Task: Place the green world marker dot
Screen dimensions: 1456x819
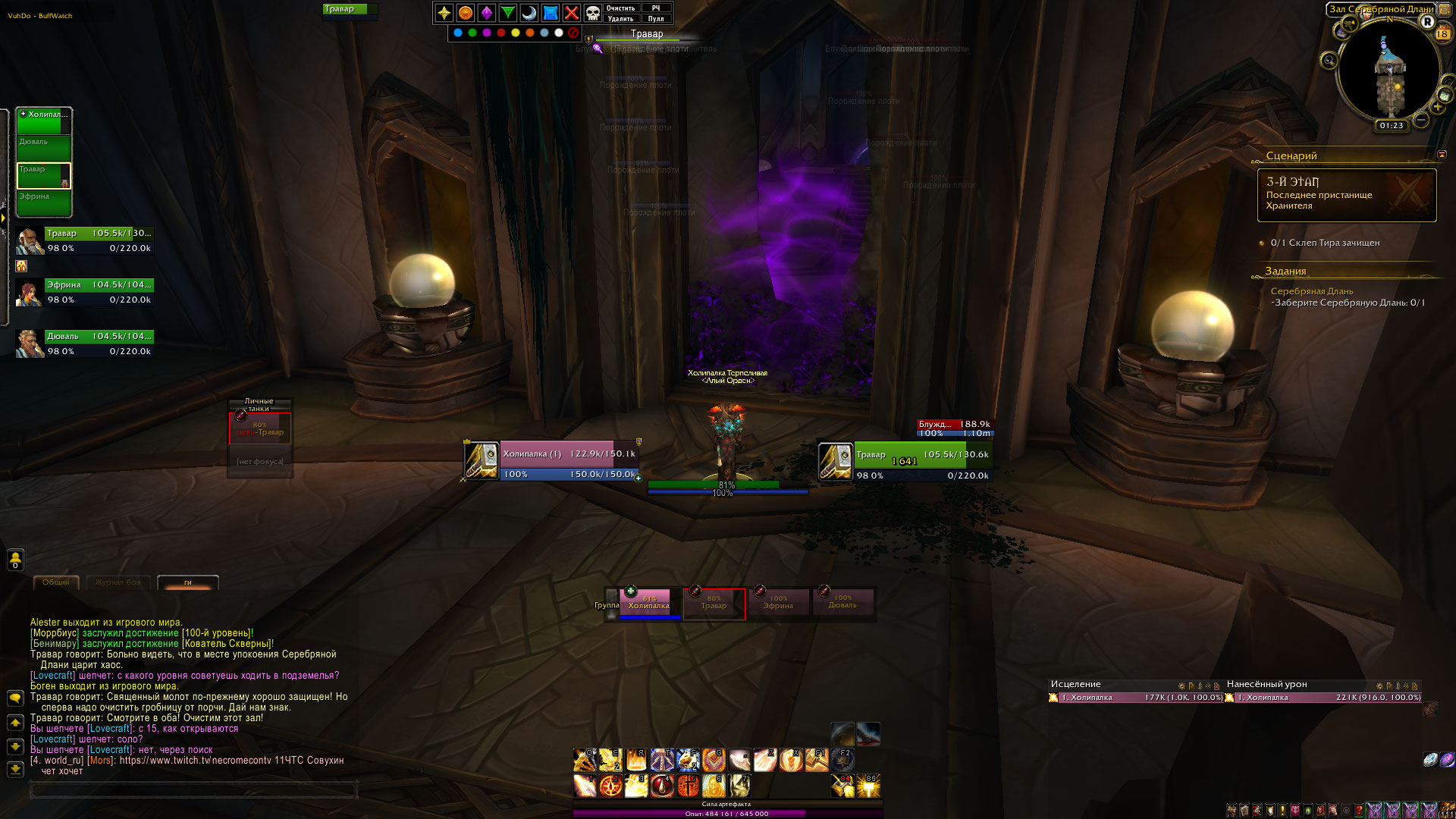Action: pyautogui.click(x=472, y=33)
